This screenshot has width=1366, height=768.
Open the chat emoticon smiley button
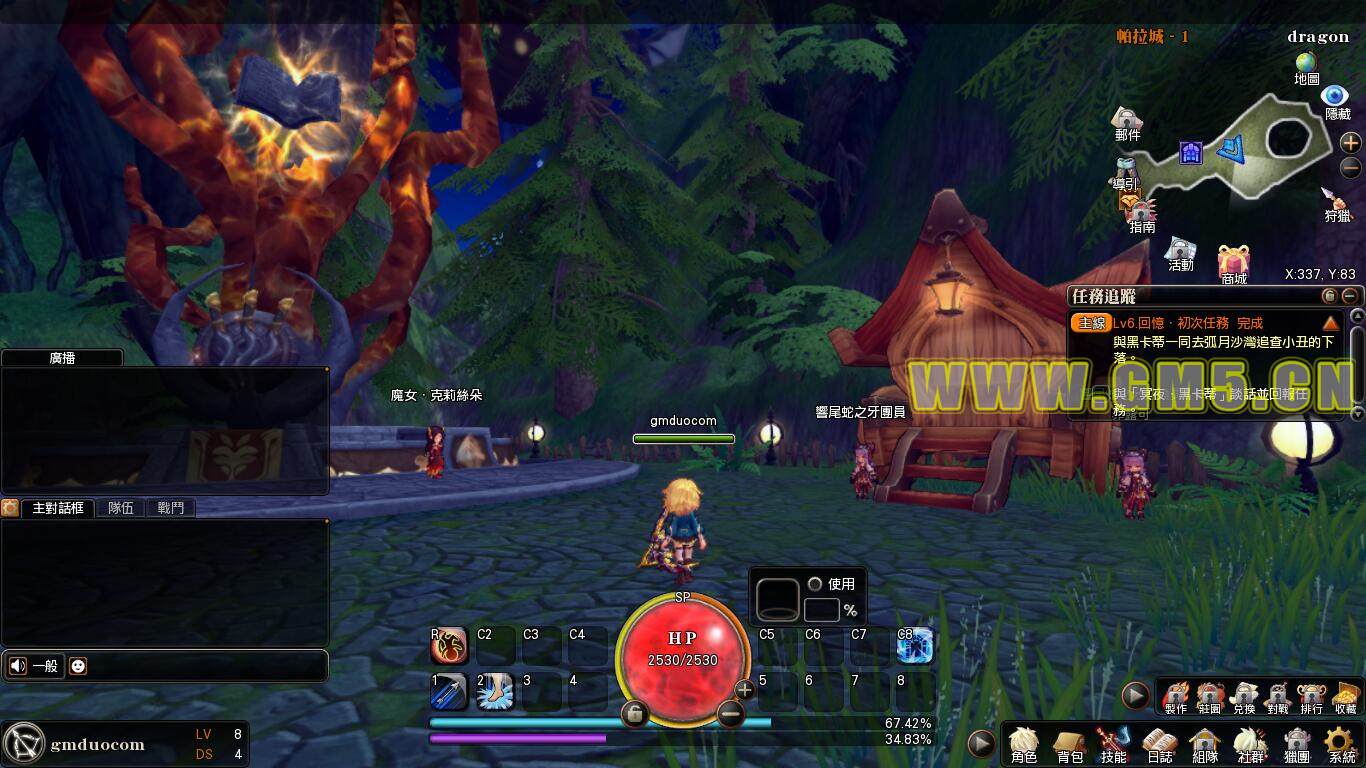pos(78,666)
